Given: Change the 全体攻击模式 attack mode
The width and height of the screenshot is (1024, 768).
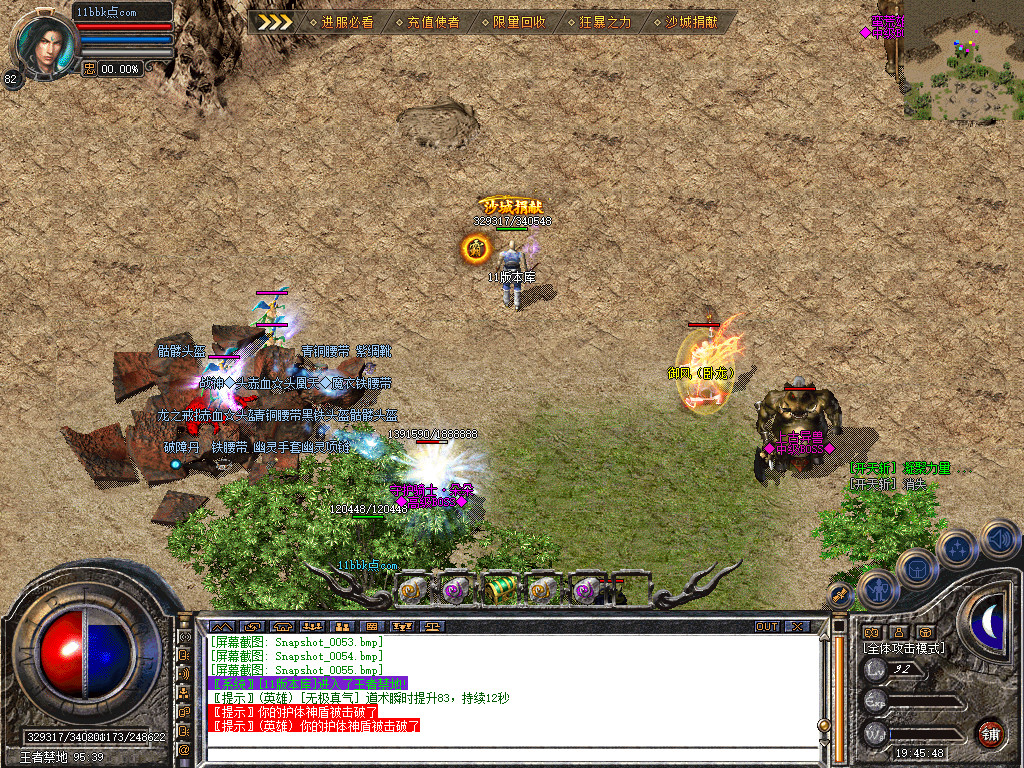Looking at the screenshot, I should click(x=903, y=648).
